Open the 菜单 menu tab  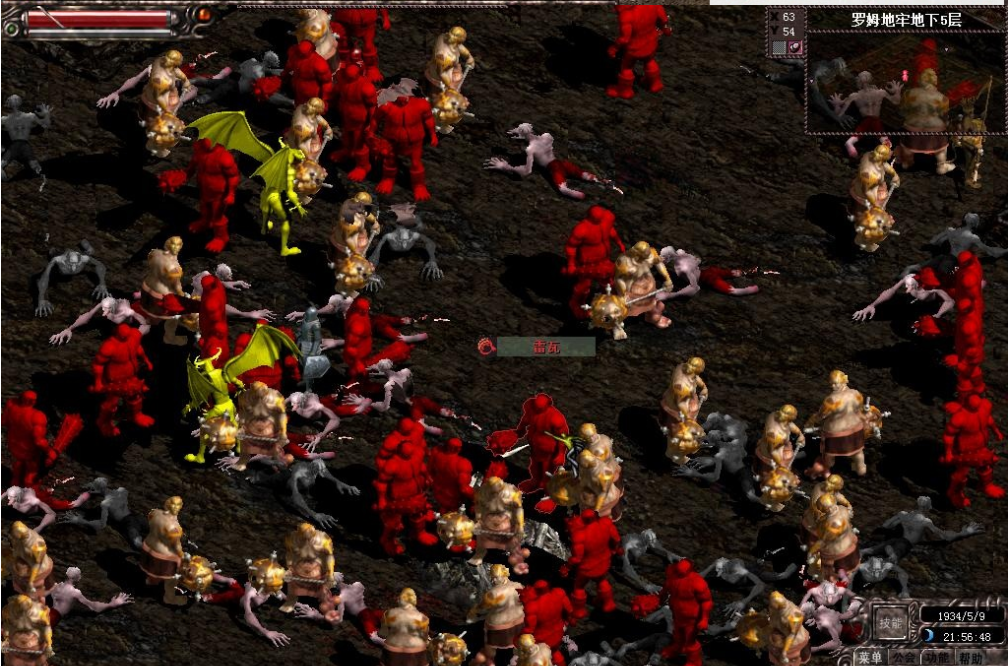[x=870, y=657]
